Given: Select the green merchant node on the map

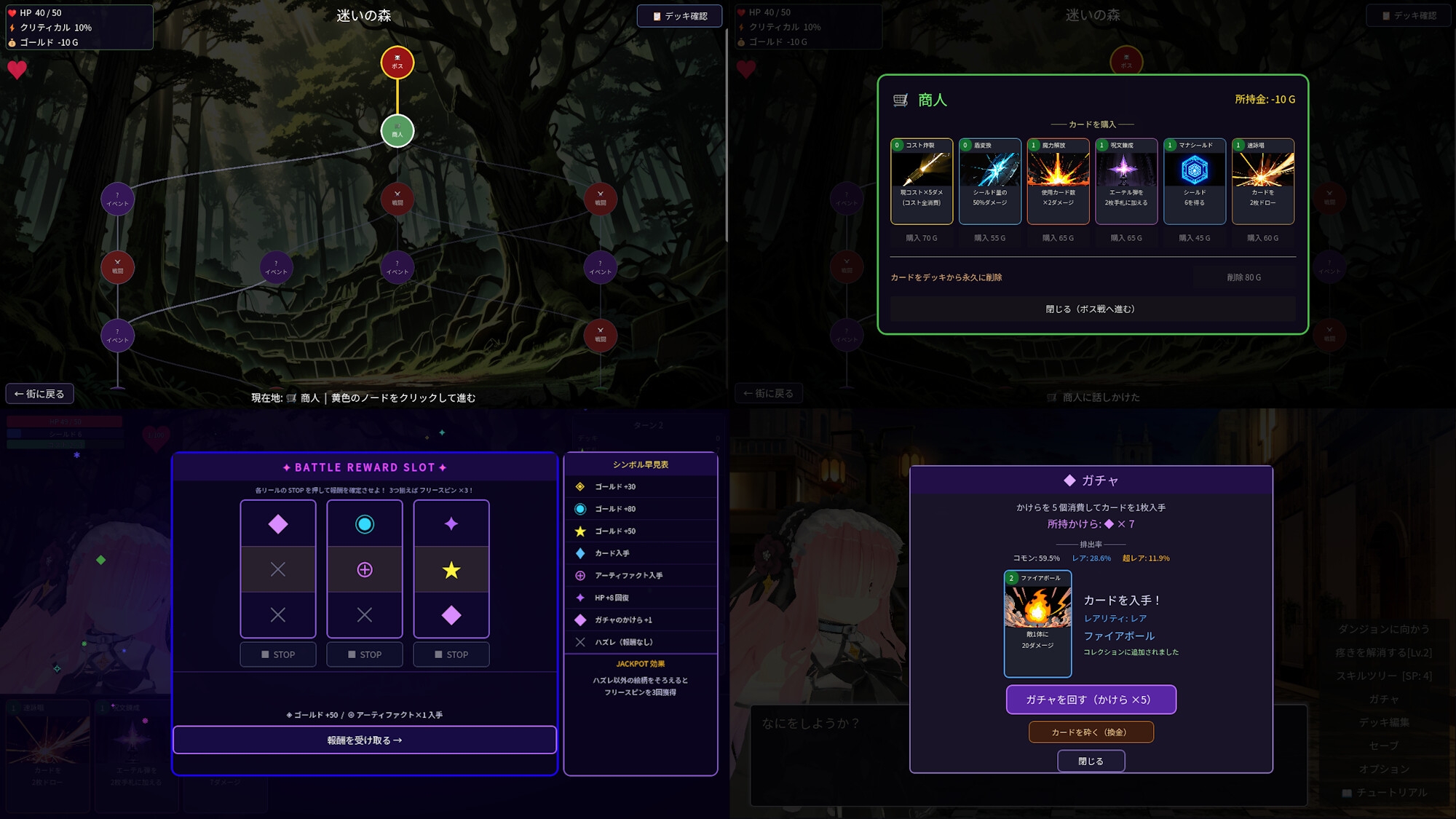Looking at the screenshot, I should coord(397,131).
